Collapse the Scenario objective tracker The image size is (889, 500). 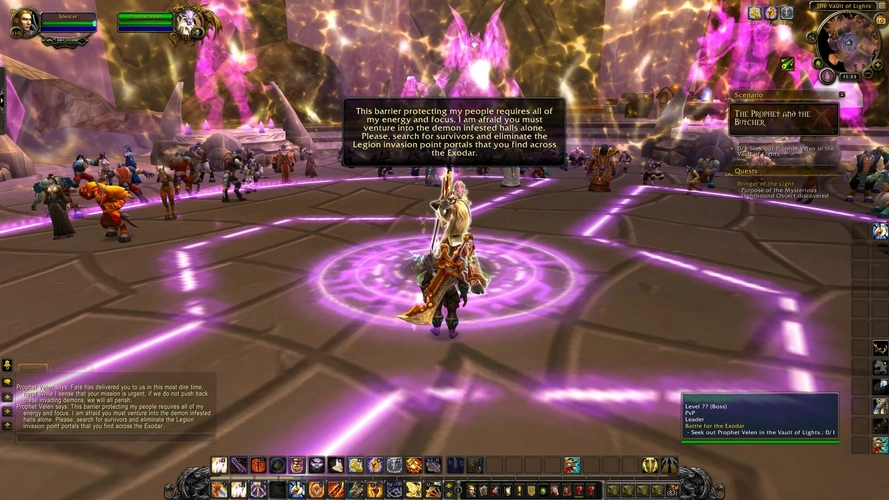pos(842,94)
